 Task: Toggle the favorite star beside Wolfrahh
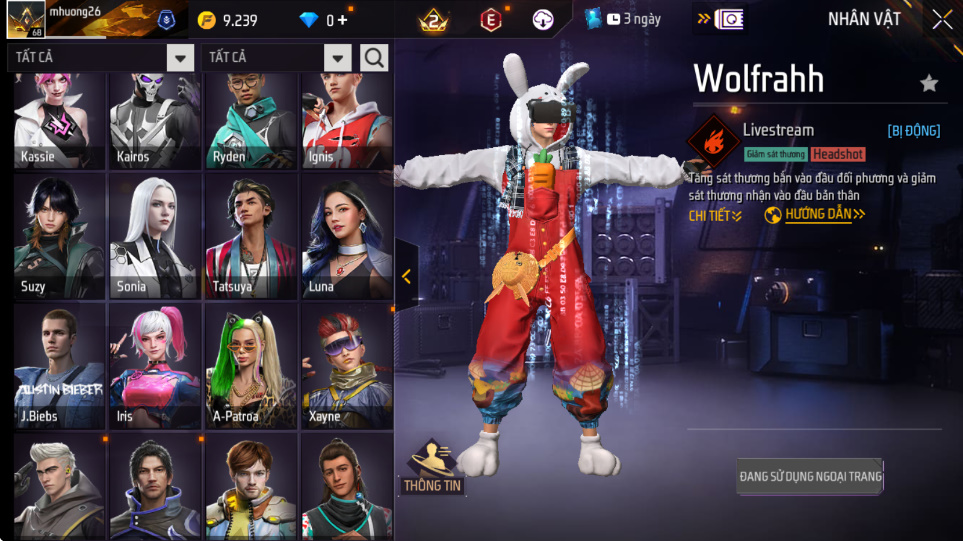click(x=929, y=83)
